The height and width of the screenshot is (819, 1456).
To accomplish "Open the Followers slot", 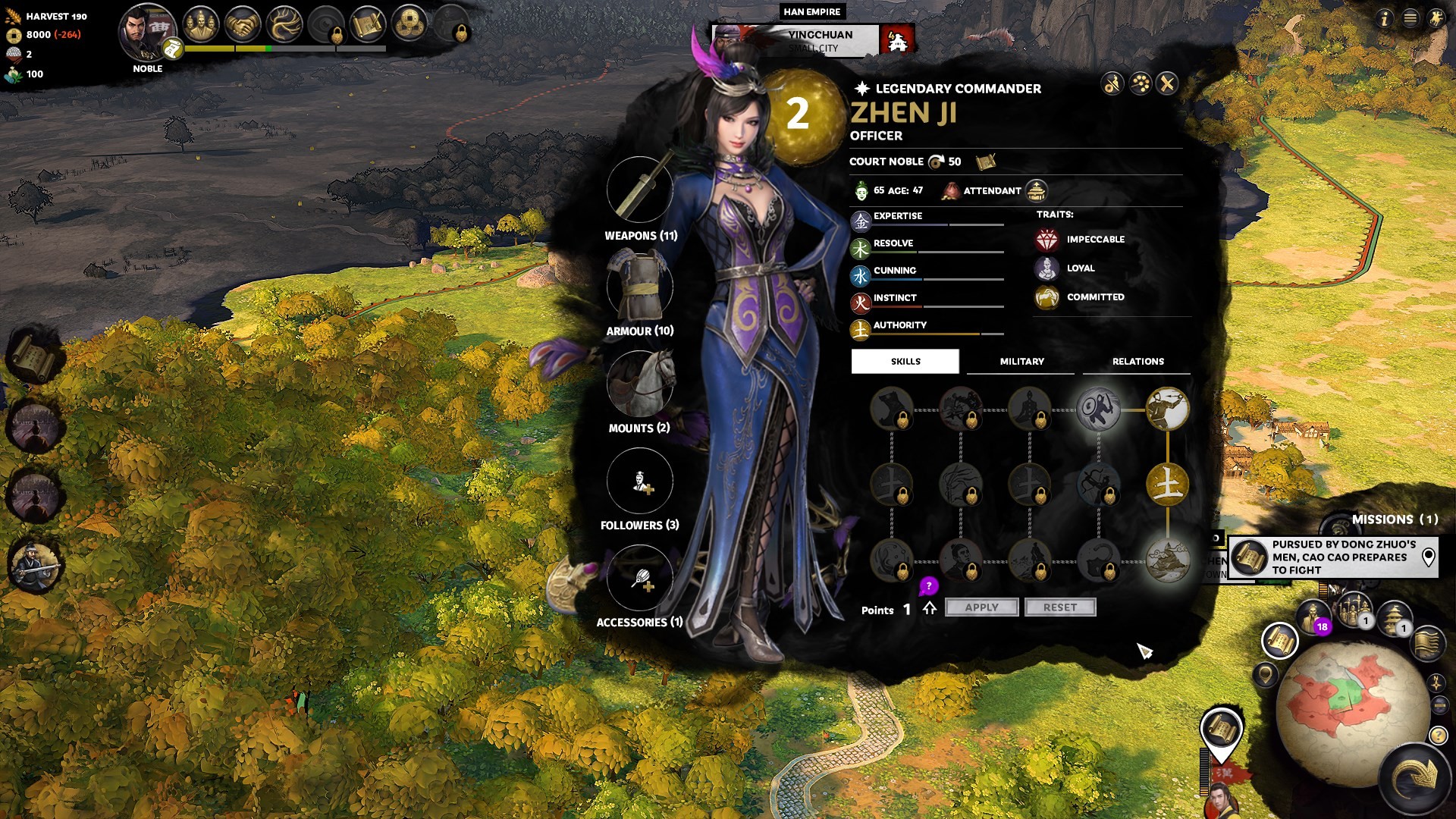I will 639,481.
